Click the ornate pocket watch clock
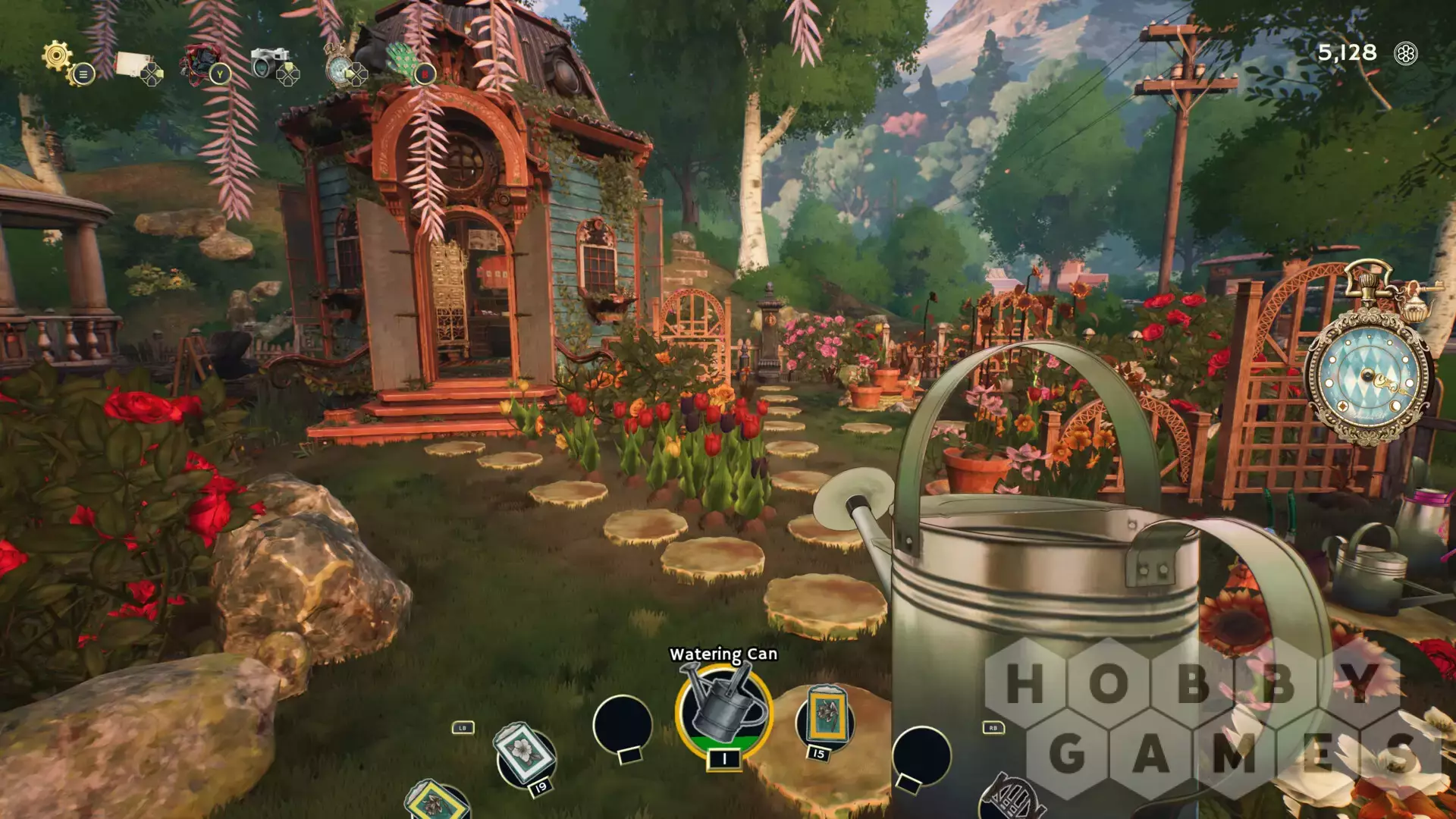This screenshot has width=1456, height=819. coord(1368,377)
